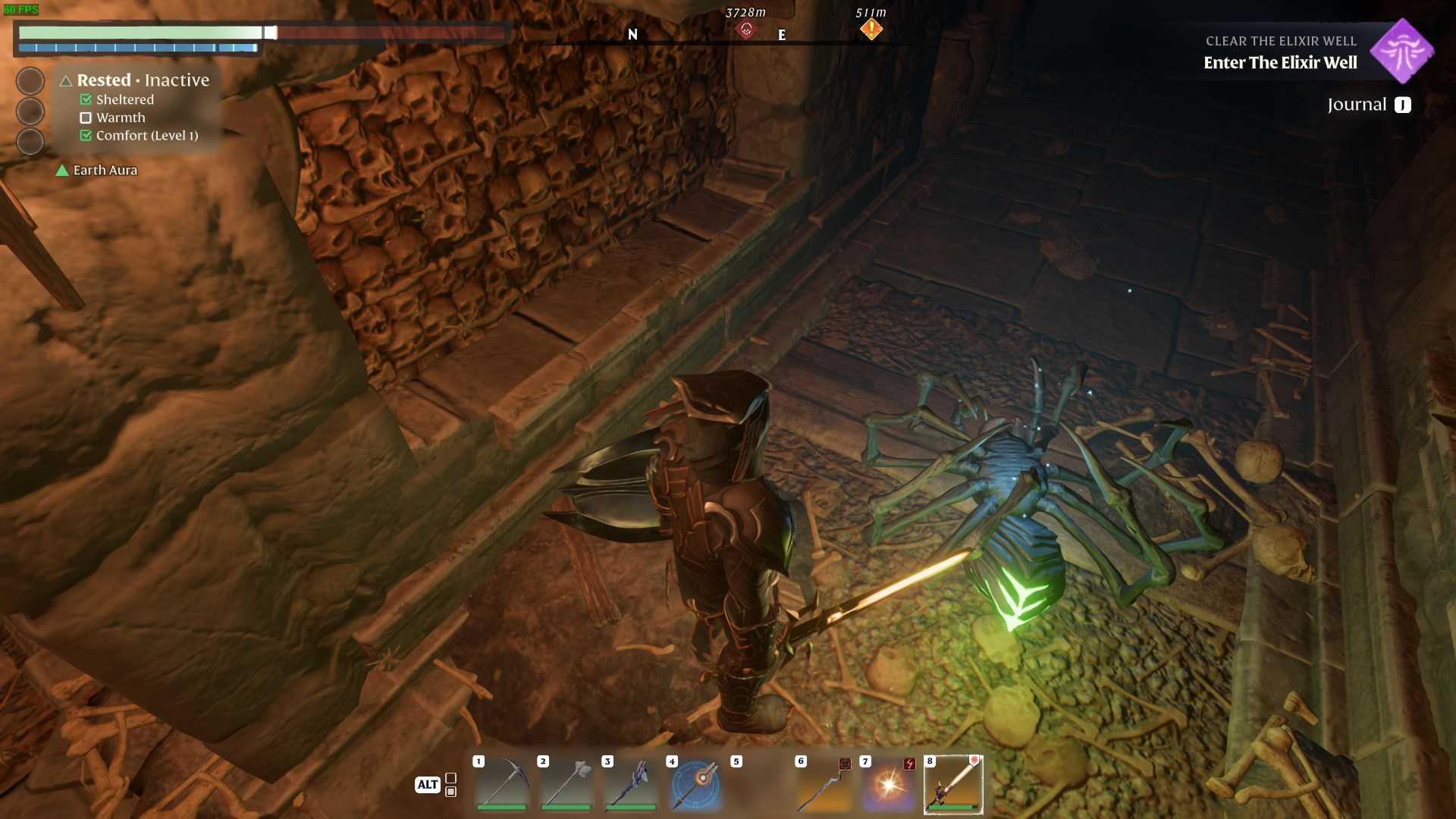Click the purple Elixir Well quest icon
This screenshot has height=819, width=1456.
(1402, 51)
